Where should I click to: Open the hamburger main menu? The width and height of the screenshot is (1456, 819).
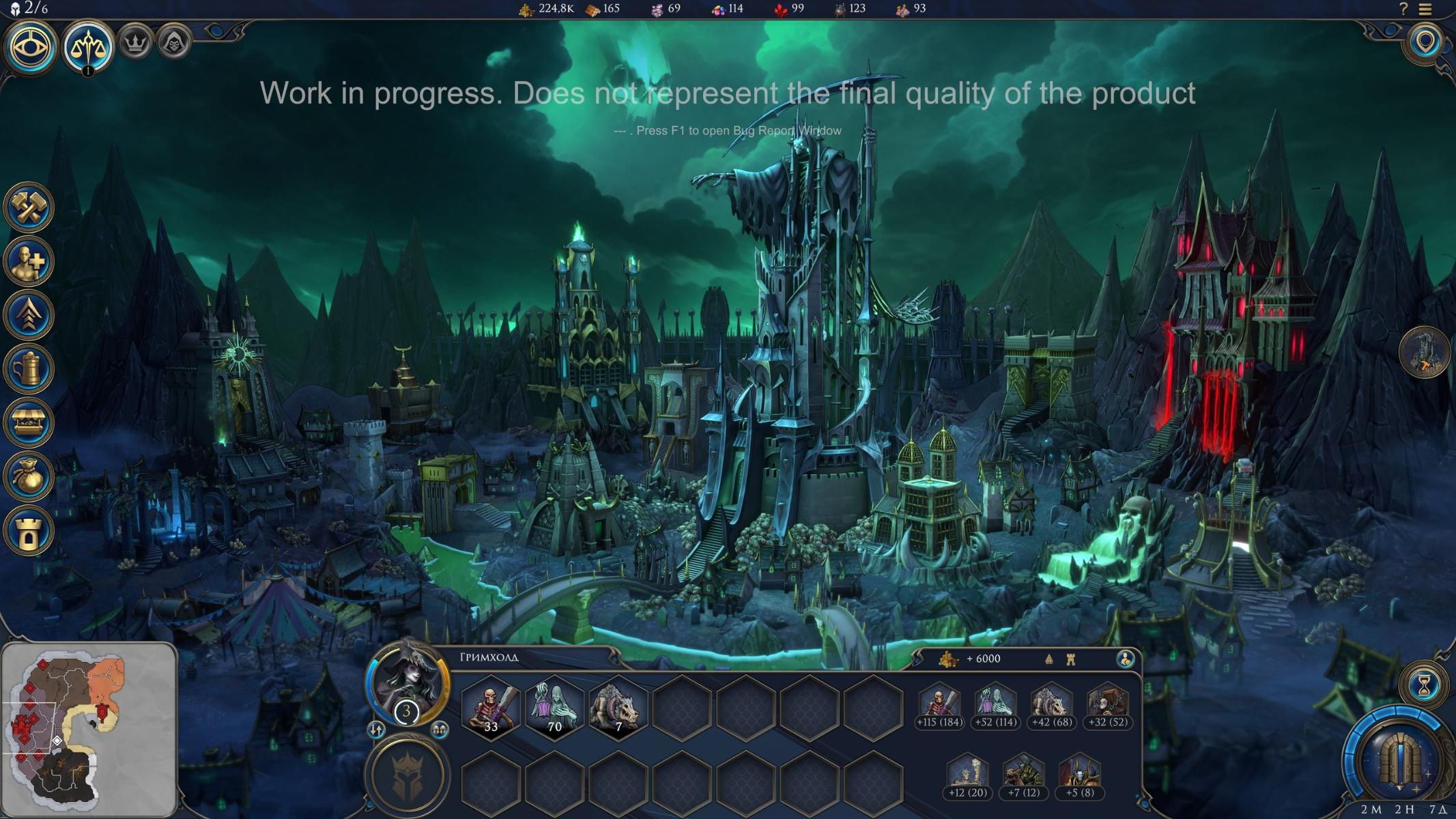point(1425,9)
